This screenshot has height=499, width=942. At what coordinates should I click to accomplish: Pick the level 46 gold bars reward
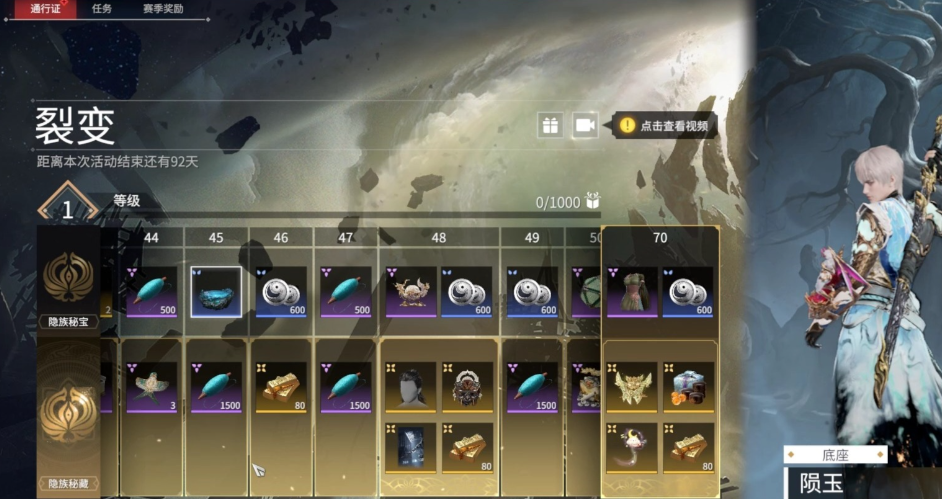pos(281,387)
